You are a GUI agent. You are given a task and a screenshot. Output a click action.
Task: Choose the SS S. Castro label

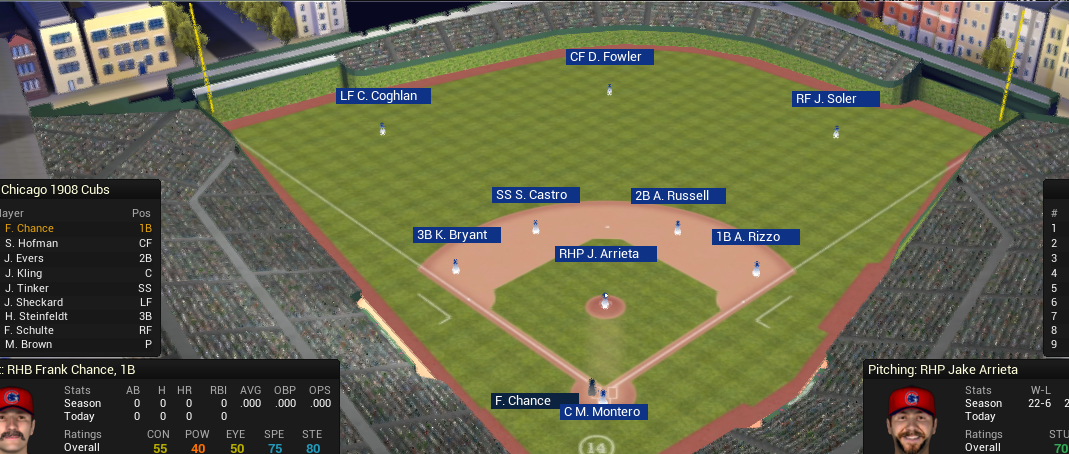tap(536, 195)
